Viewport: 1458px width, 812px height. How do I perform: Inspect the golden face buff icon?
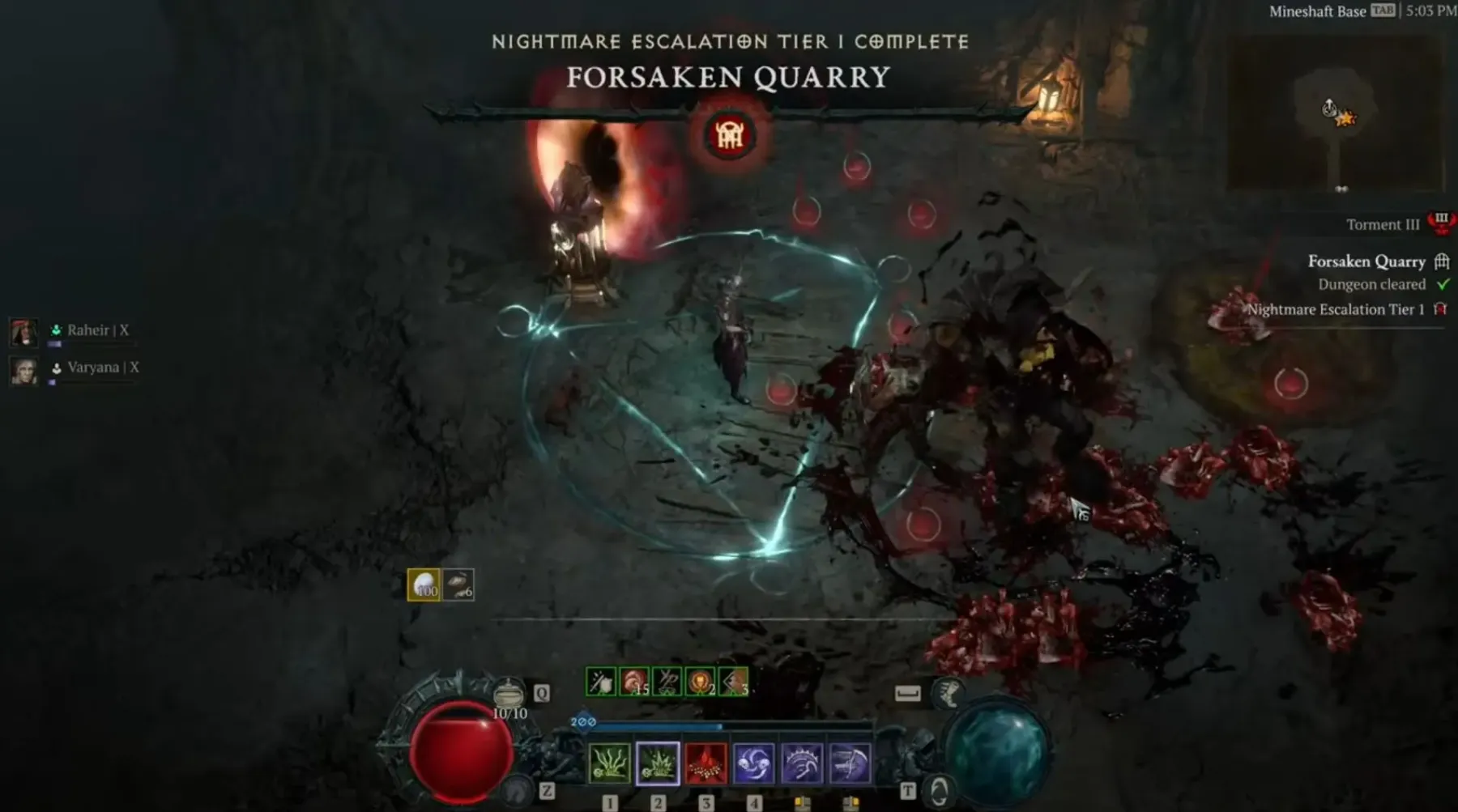click(x=700, y=682)
